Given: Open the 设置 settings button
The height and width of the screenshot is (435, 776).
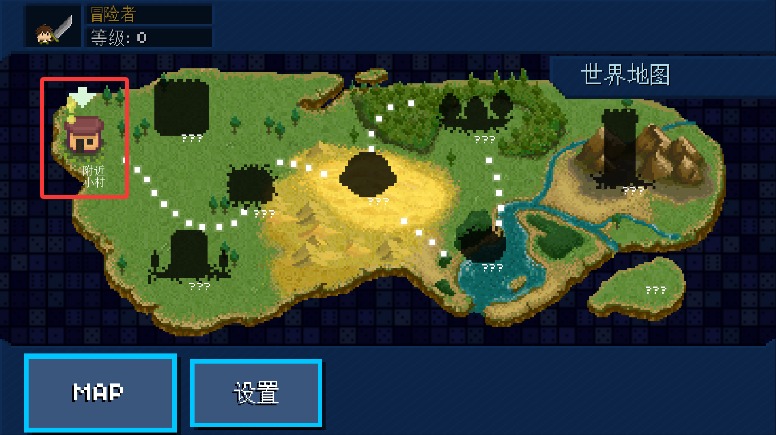Looking at the screenshot, I should (256, 392).
